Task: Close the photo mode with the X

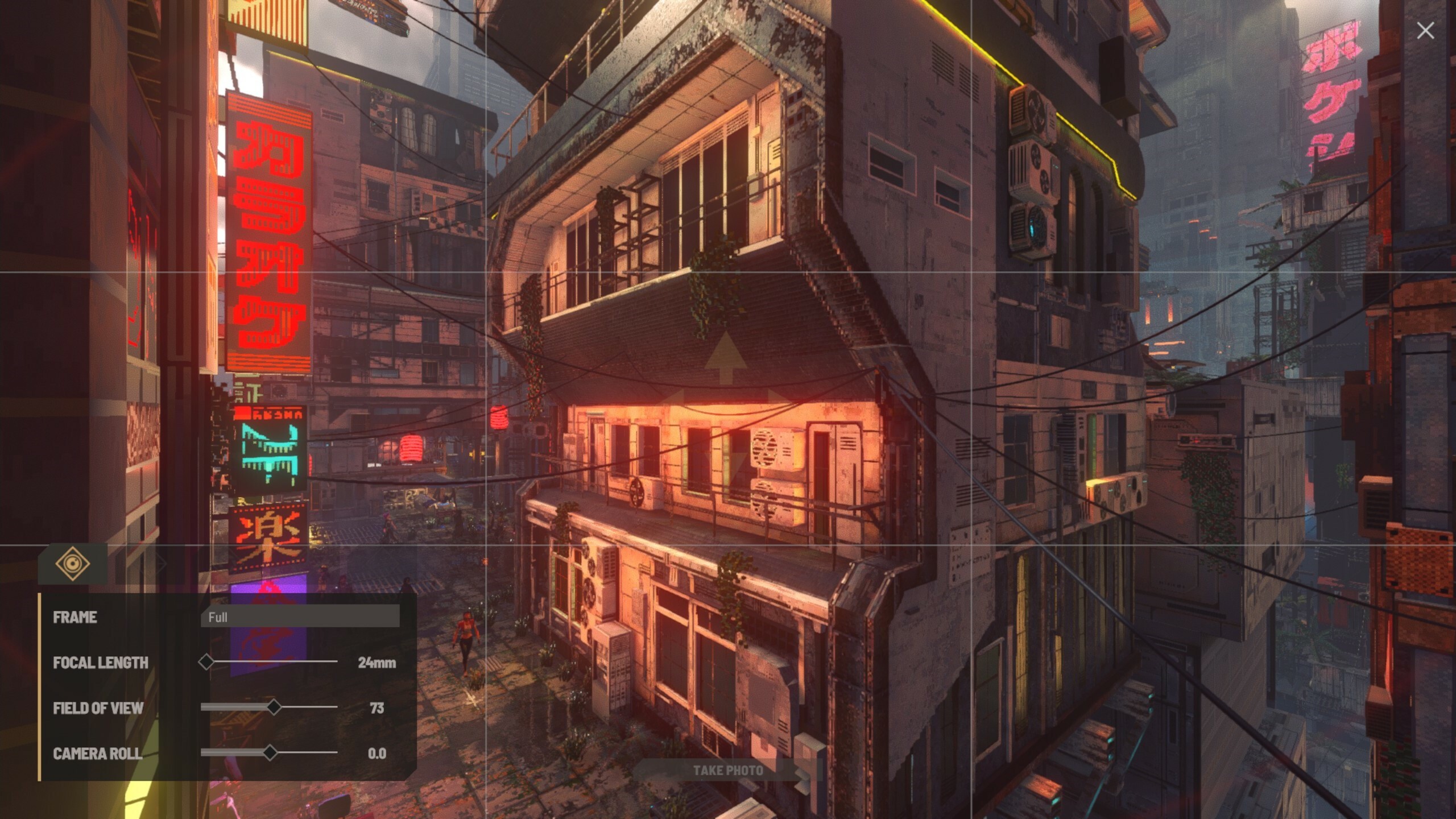Action: pyautogui.click(x=1425, y=31)
